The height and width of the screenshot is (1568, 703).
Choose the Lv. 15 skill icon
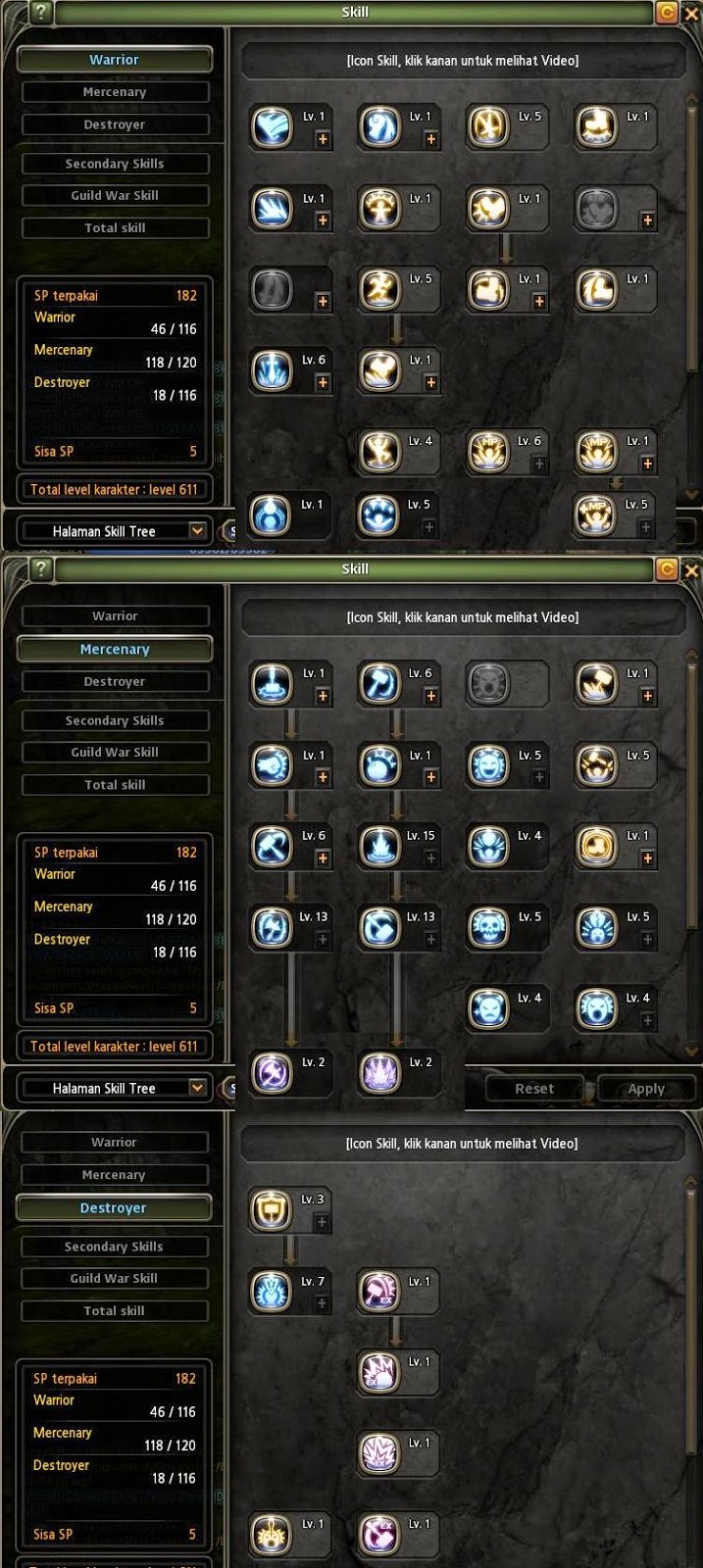[379, 847]
